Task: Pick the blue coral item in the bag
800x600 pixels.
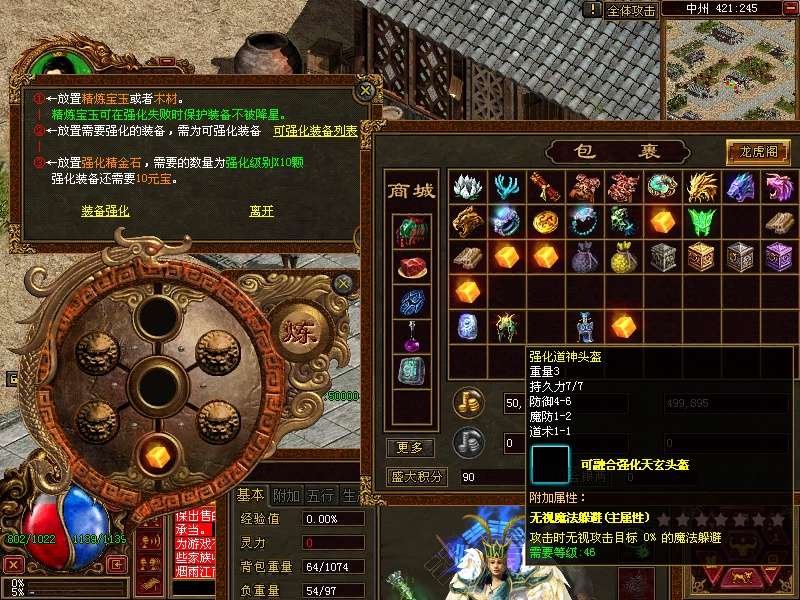Action: coord(504,187)
